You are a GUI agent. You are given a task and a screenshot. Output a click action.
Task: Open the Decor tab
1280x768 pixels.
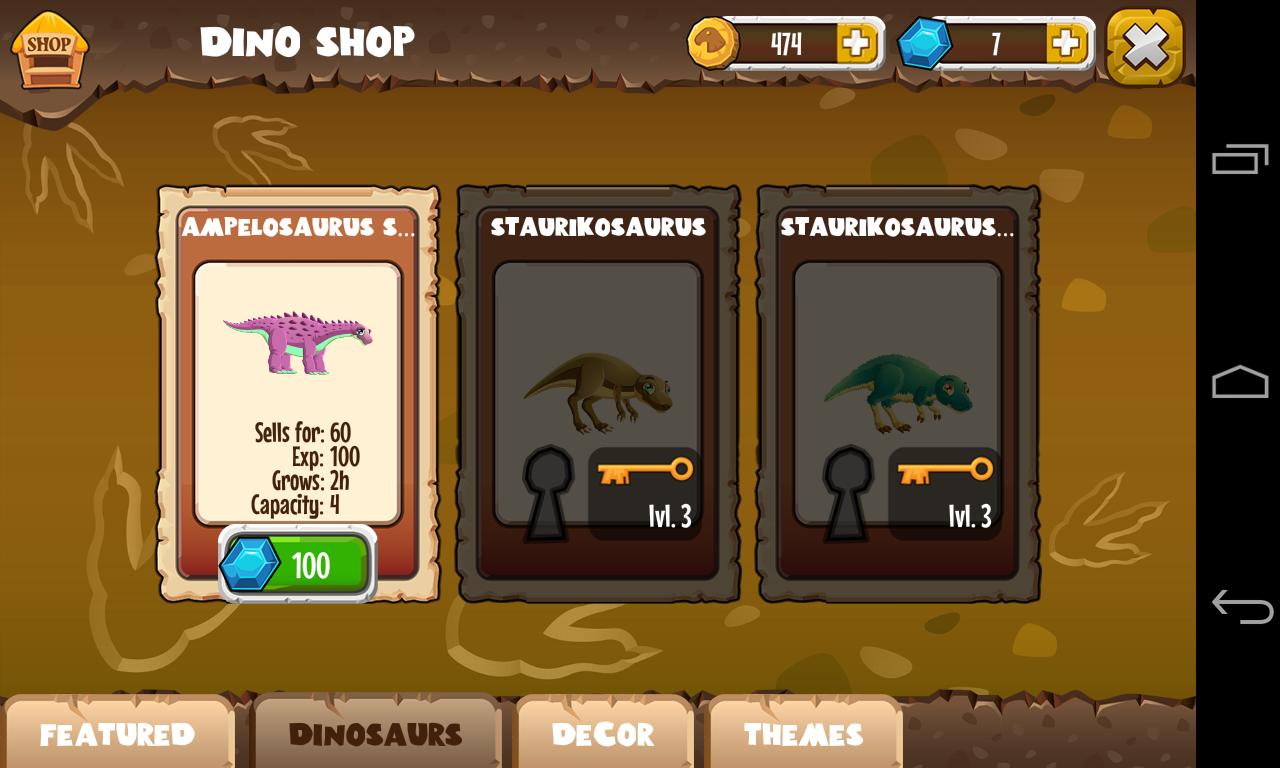(x=603, y=735)
